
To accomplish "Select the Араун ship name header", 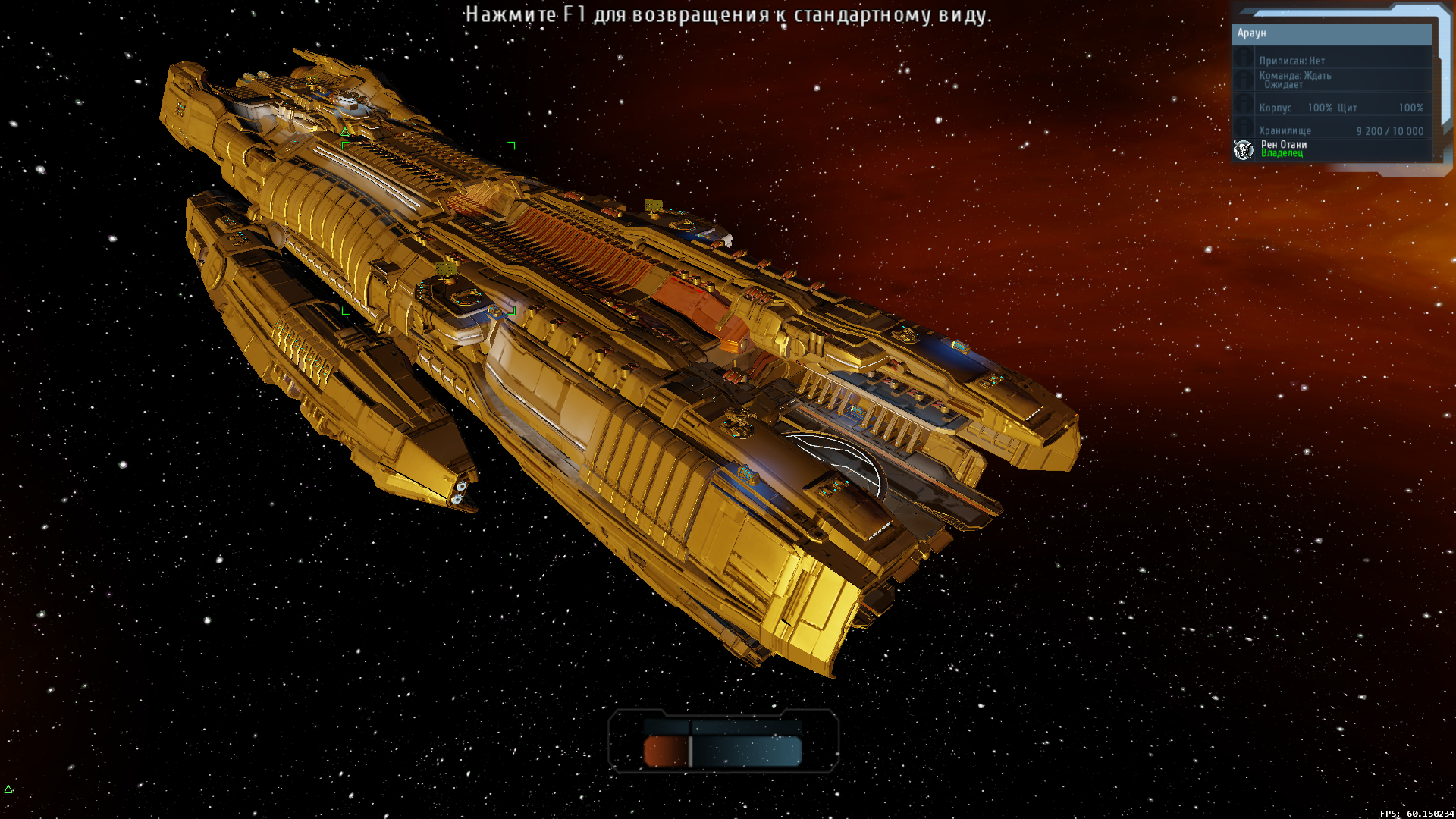I will tap(1331, 33).
